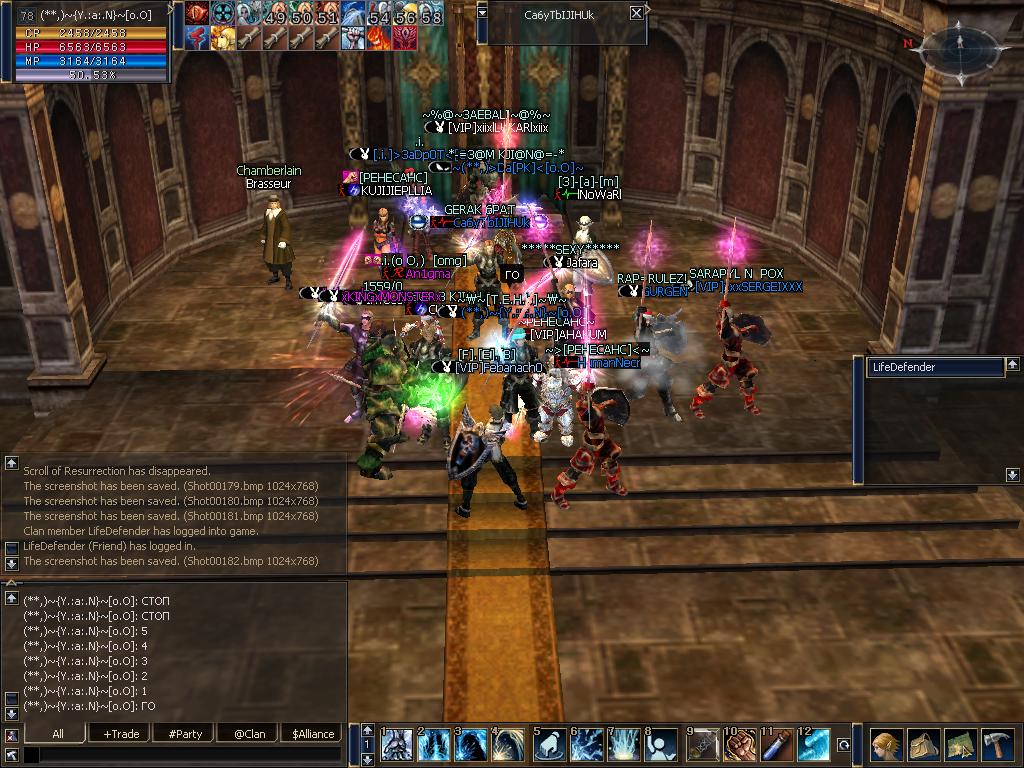
Task: Open the #Party chat tab
Action: pos(185,733)
